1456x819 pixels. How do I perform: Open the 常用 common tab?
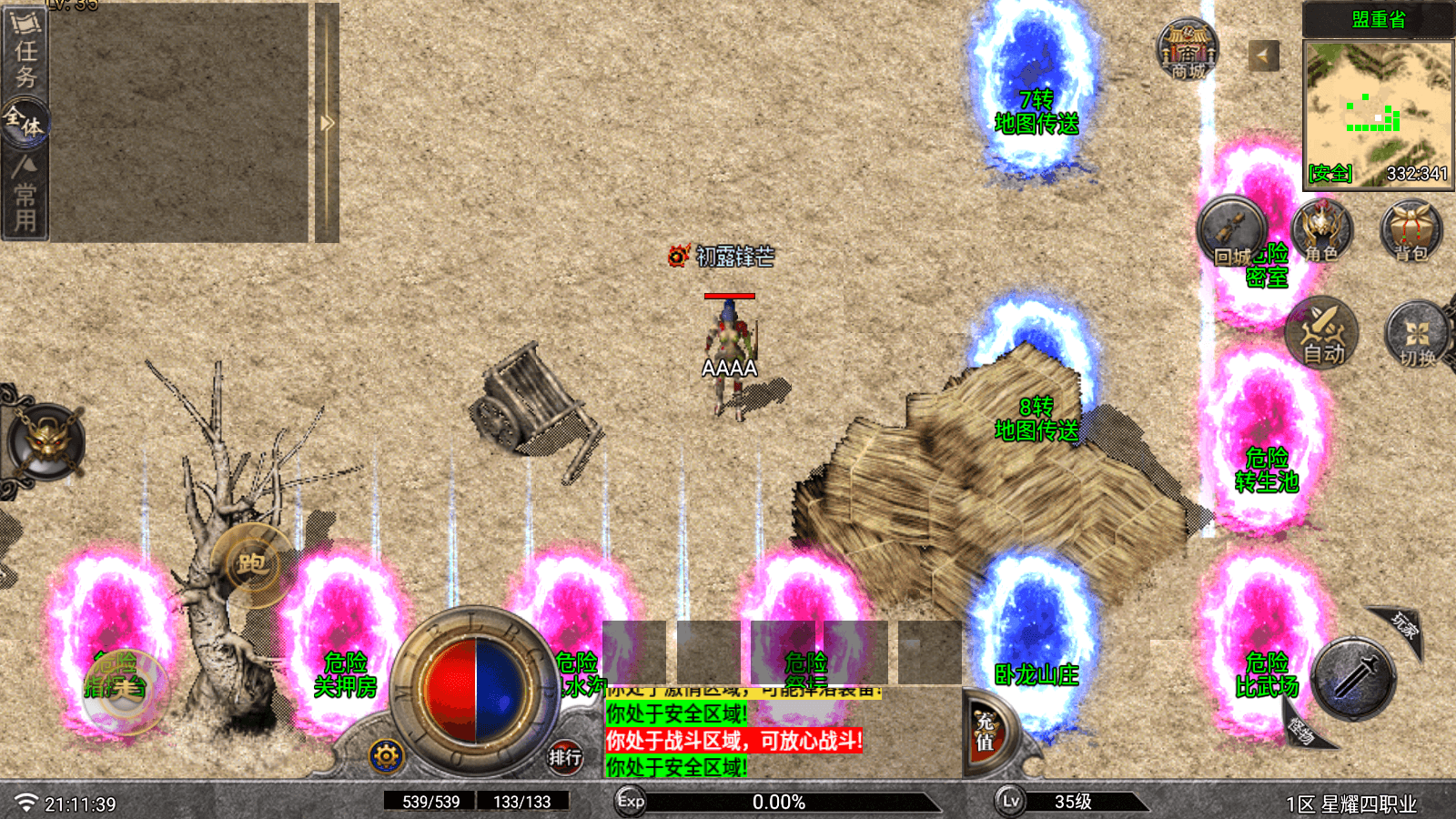(x=25, y=194)
